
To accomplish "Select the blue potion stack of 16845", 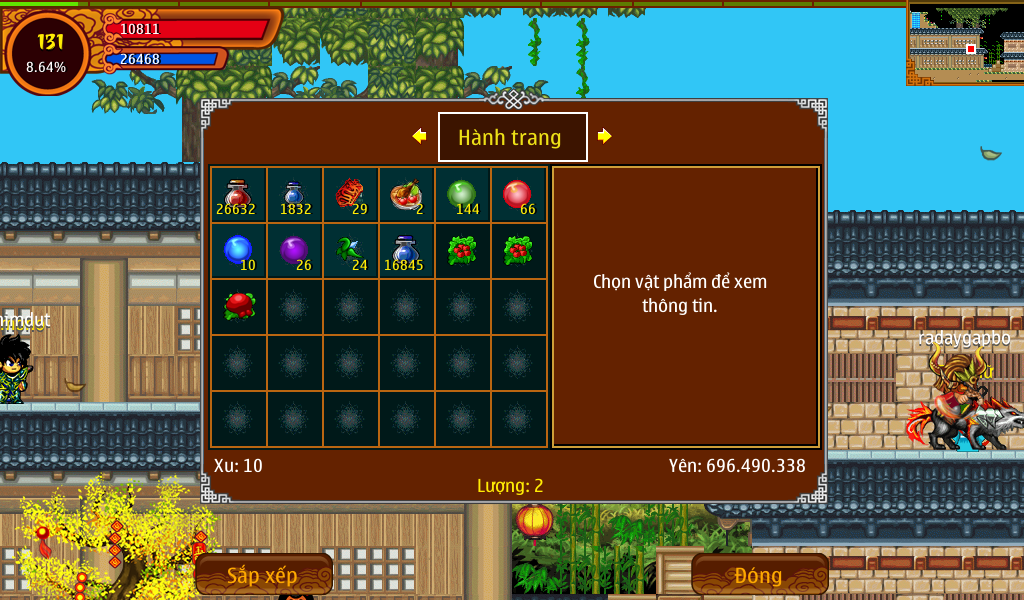I will pyautogui.click(x=406, y=251).
